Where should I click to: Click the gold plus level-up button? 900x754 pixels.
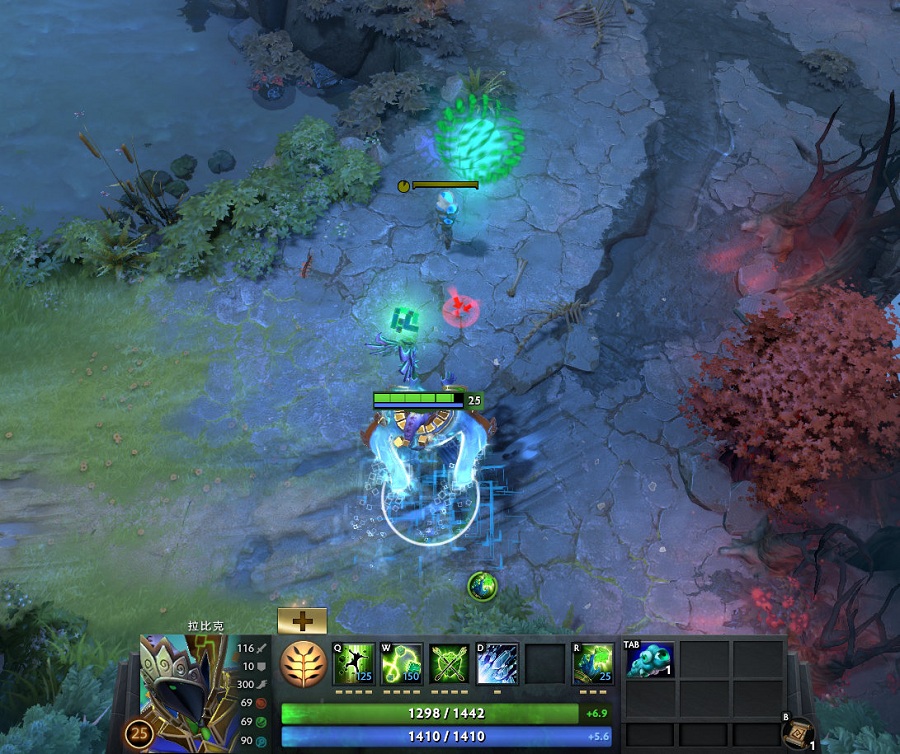302,621
